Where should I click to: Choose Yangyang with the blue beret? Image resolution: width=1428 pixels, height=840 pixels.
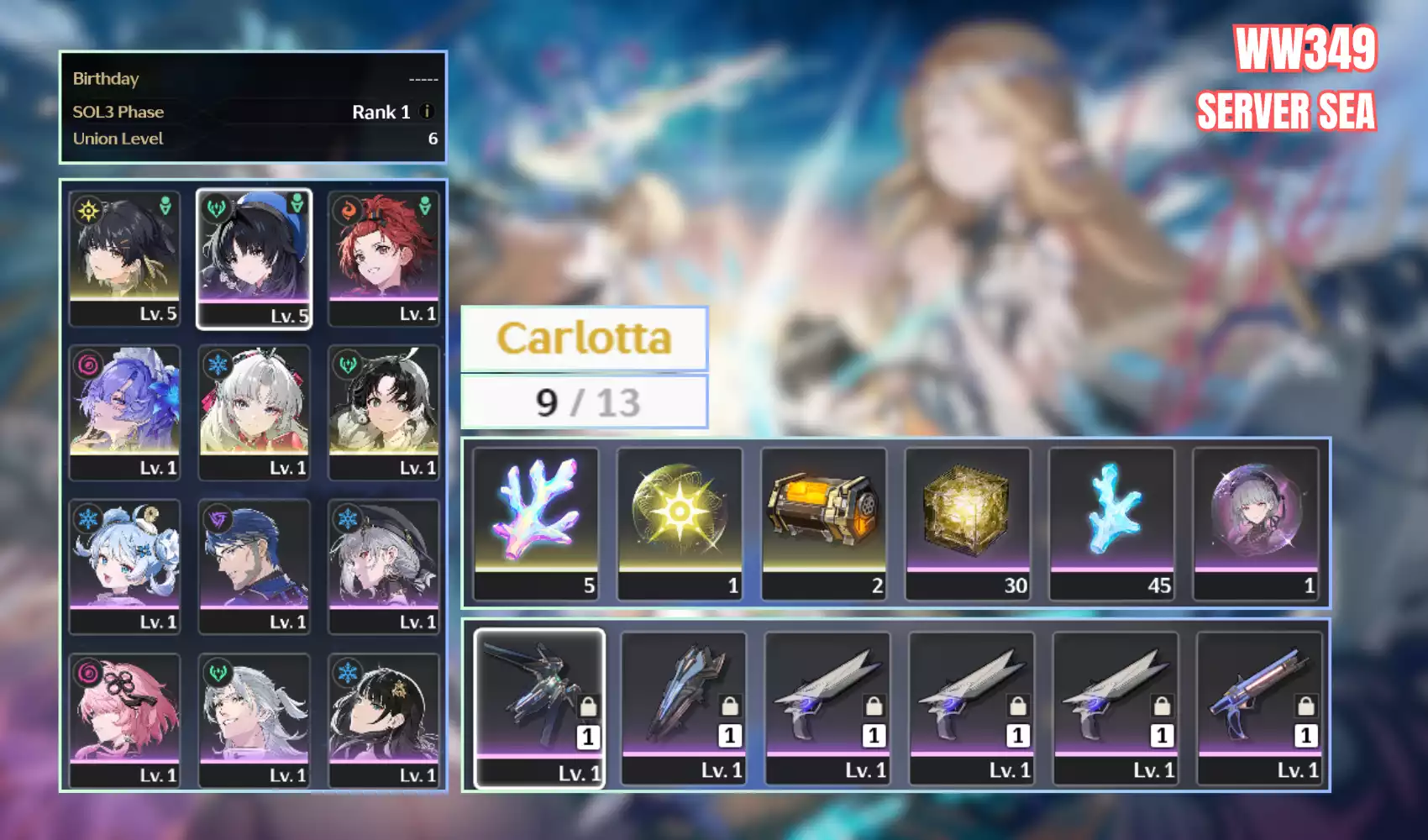click(254, 256)
